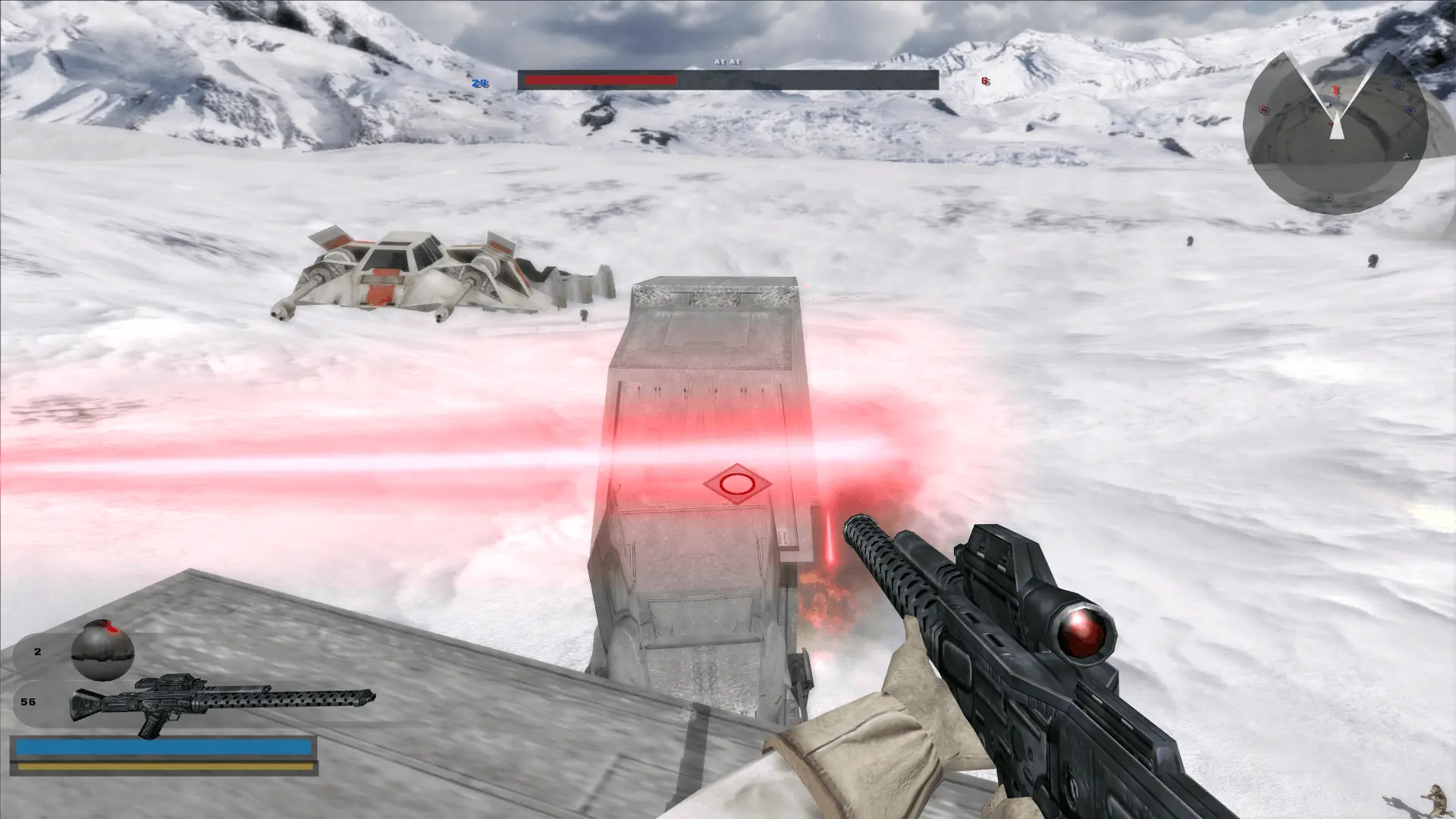
Task: Click the red enemy blip on minimap
Action: pos(1335,90)
